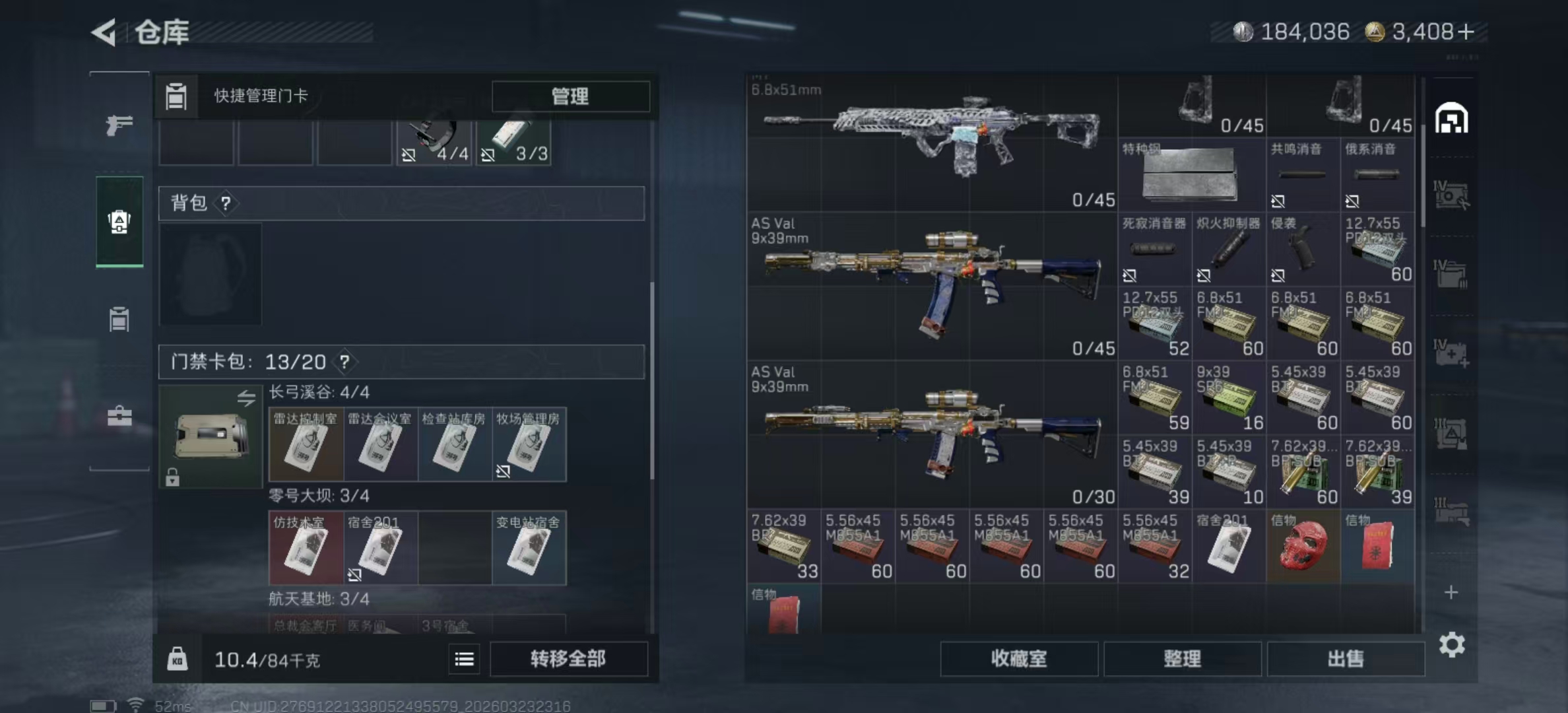Open the 收藏室 collection room

[1018, 658]
